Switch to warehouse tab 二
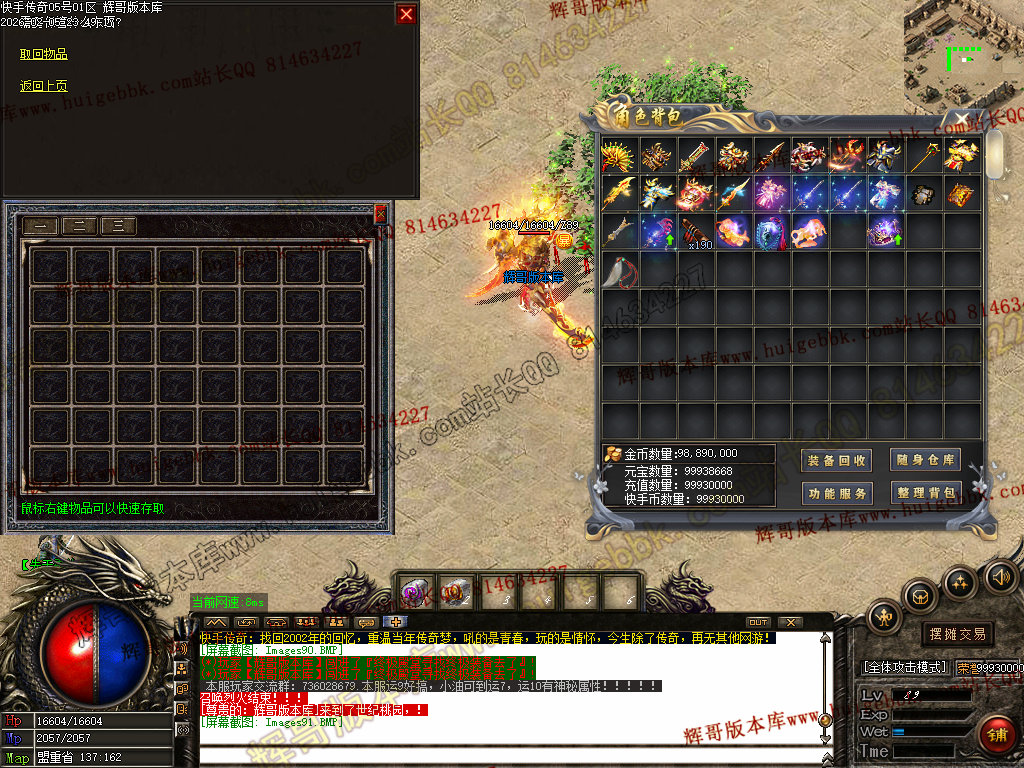Viewport: 1024px width, 768px height. point(80,226)
